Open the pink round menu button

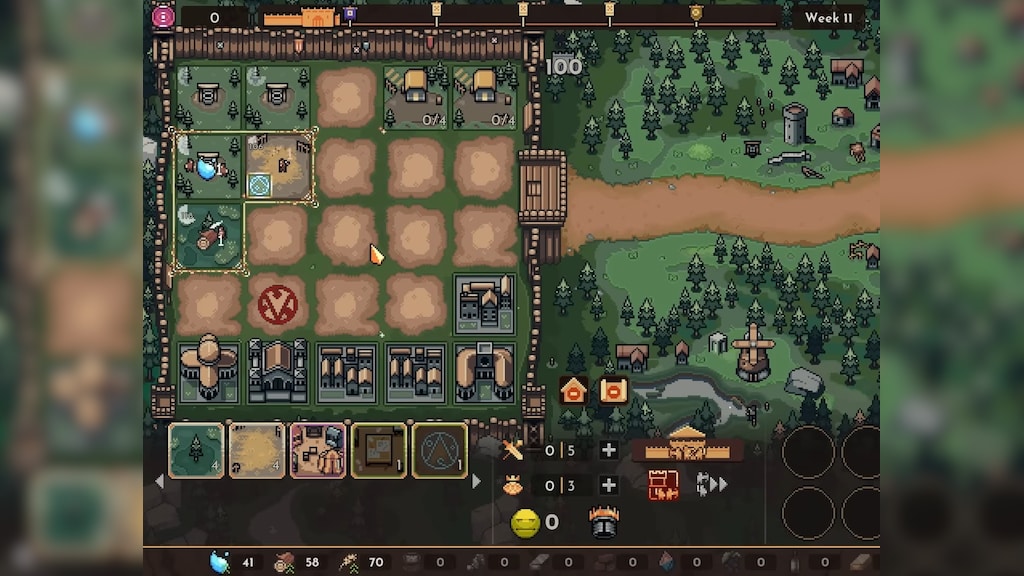163,16
